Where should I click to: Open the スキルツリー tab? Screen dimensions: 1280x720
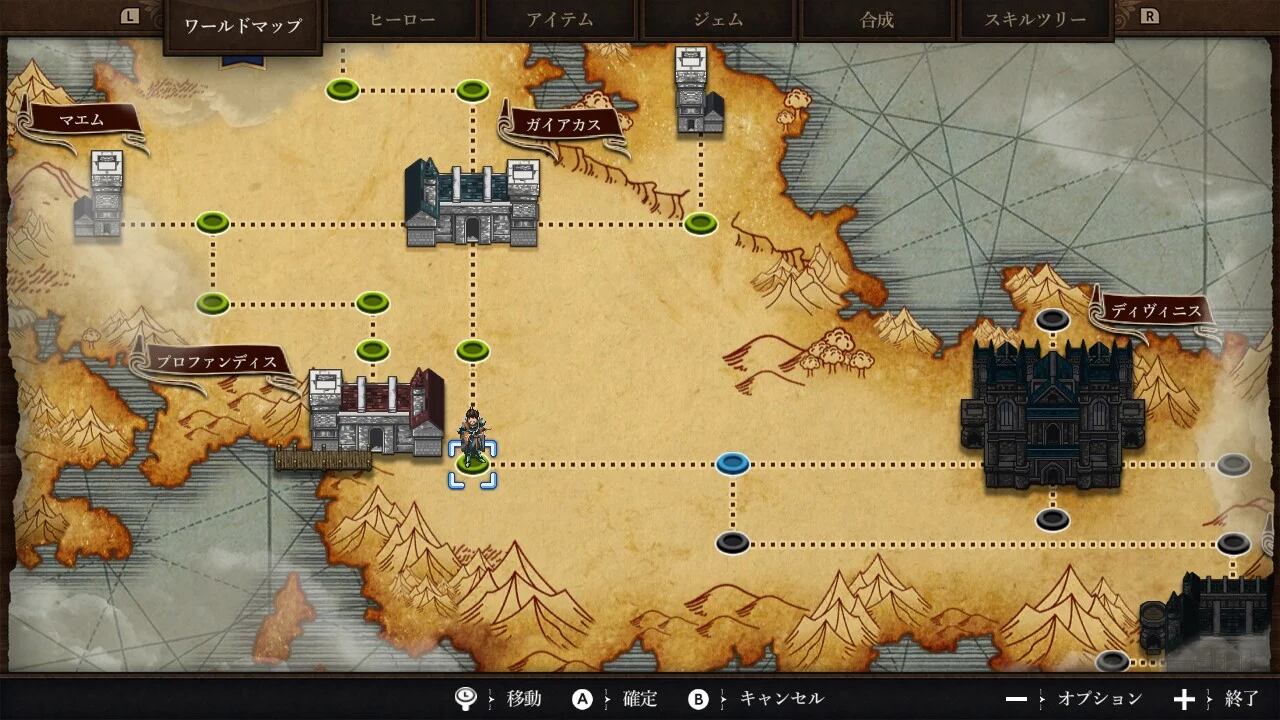click(1035, 20)
